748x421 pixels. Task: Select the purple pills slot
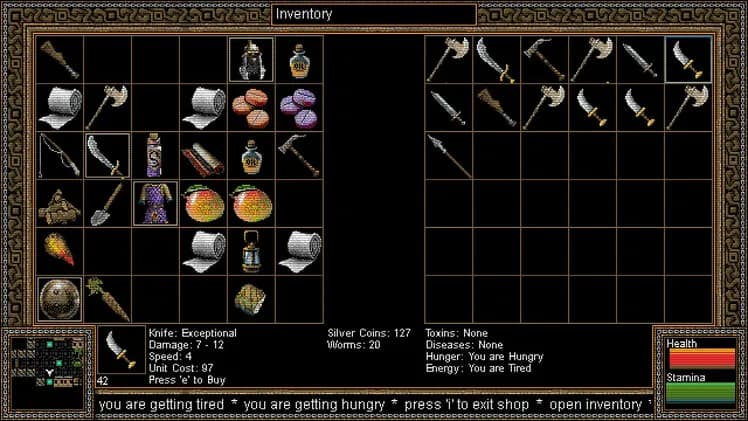299,107
